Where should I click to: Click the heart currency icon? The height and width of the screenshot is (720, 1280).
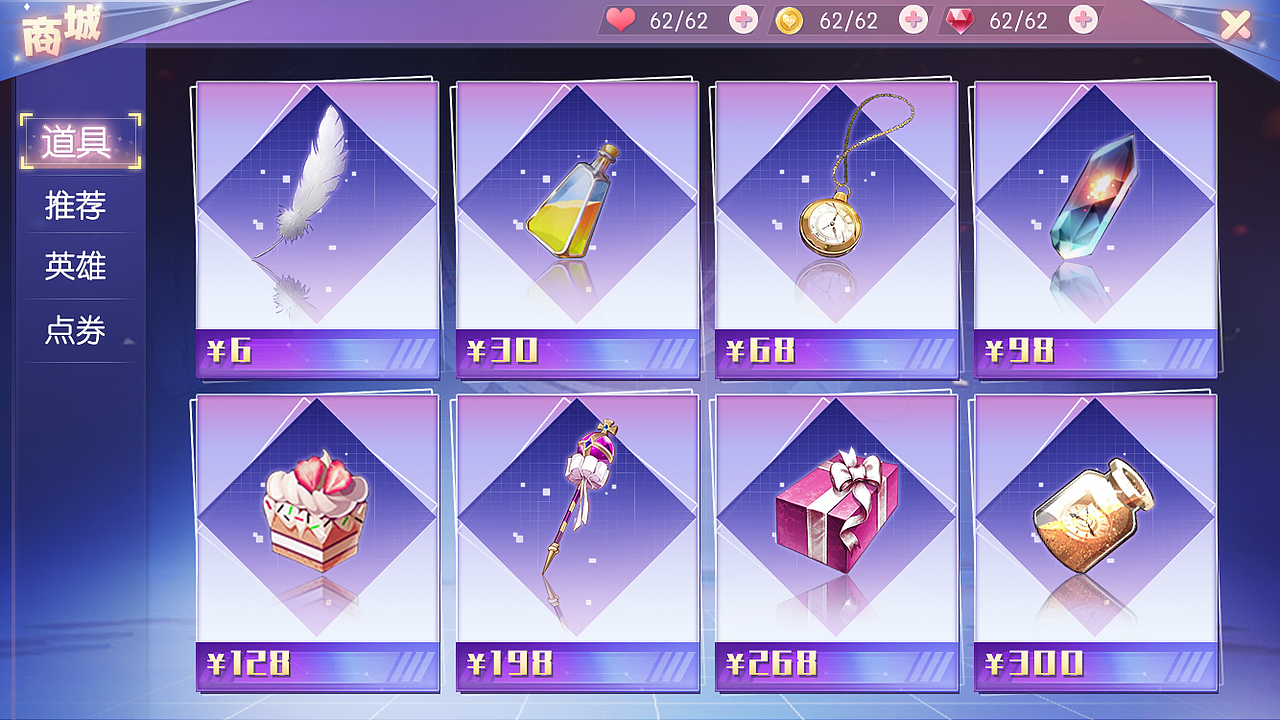click(x=620, y=19)
